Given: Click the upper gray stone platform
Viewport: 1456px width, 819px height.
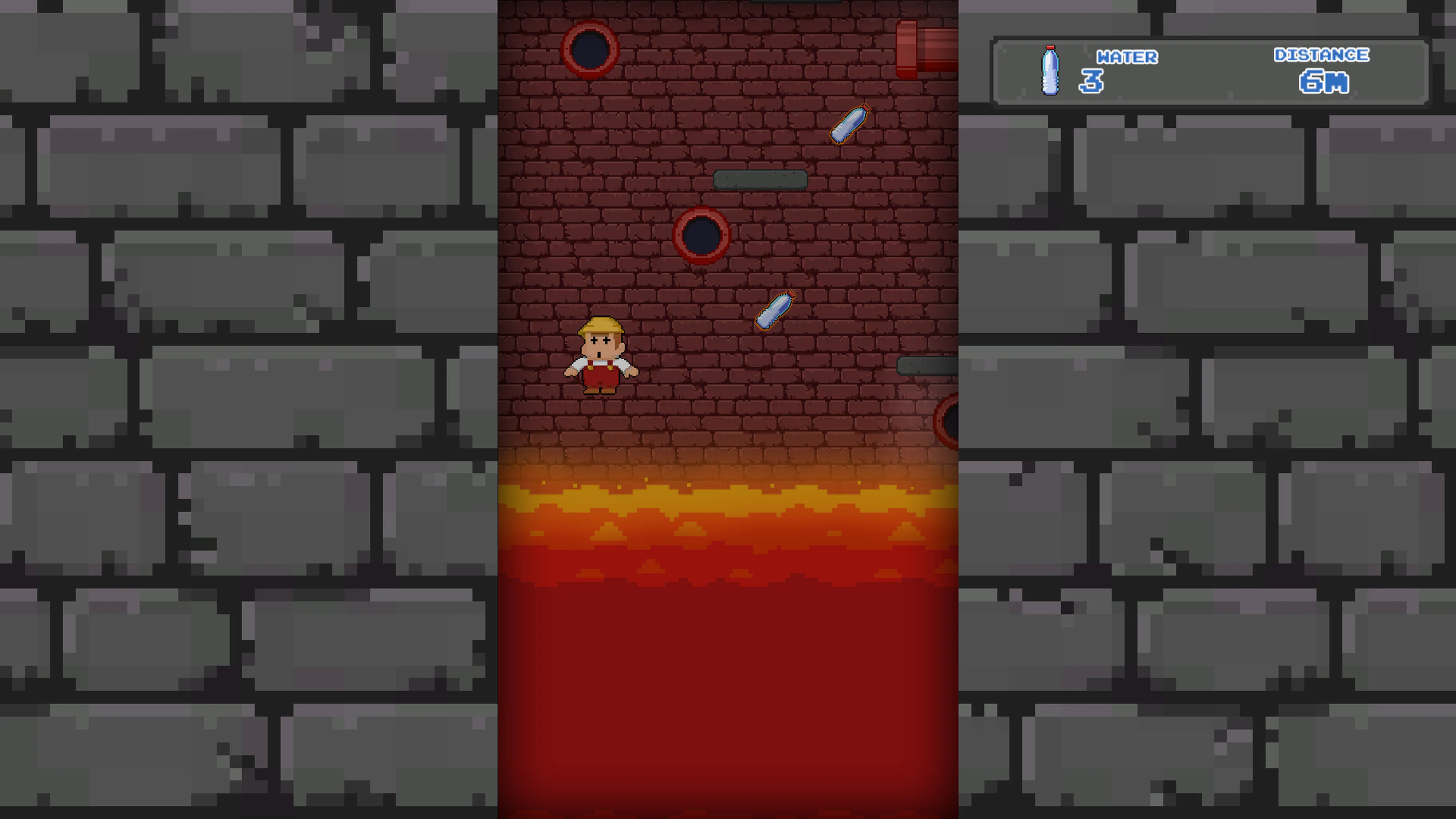Looking at the screenshot, I should click(760, 179).
